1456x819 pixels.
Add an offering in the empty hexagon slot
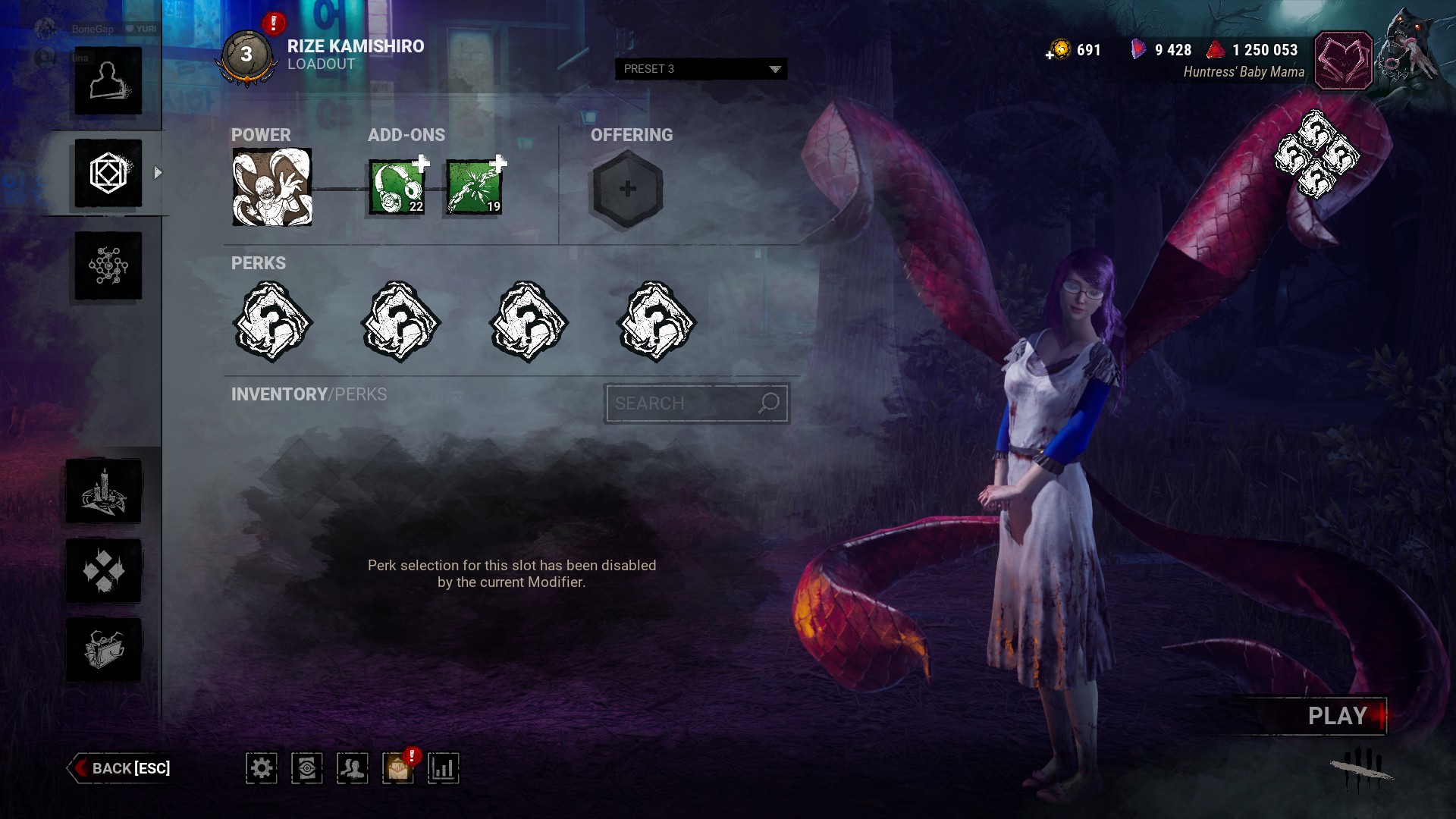627,189
